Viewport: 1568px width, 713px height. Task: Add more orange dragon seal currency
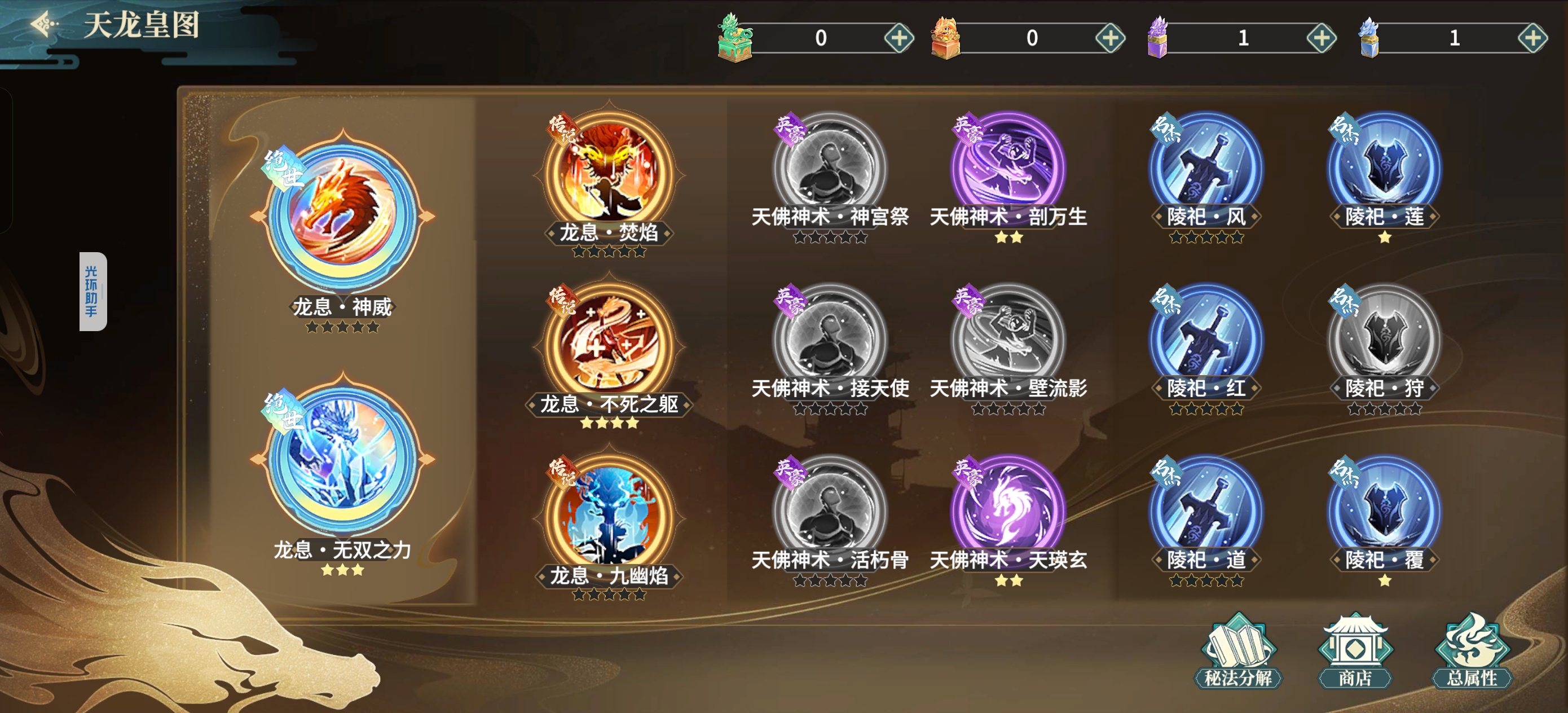pyautogui.click(x=1109, y=38)
